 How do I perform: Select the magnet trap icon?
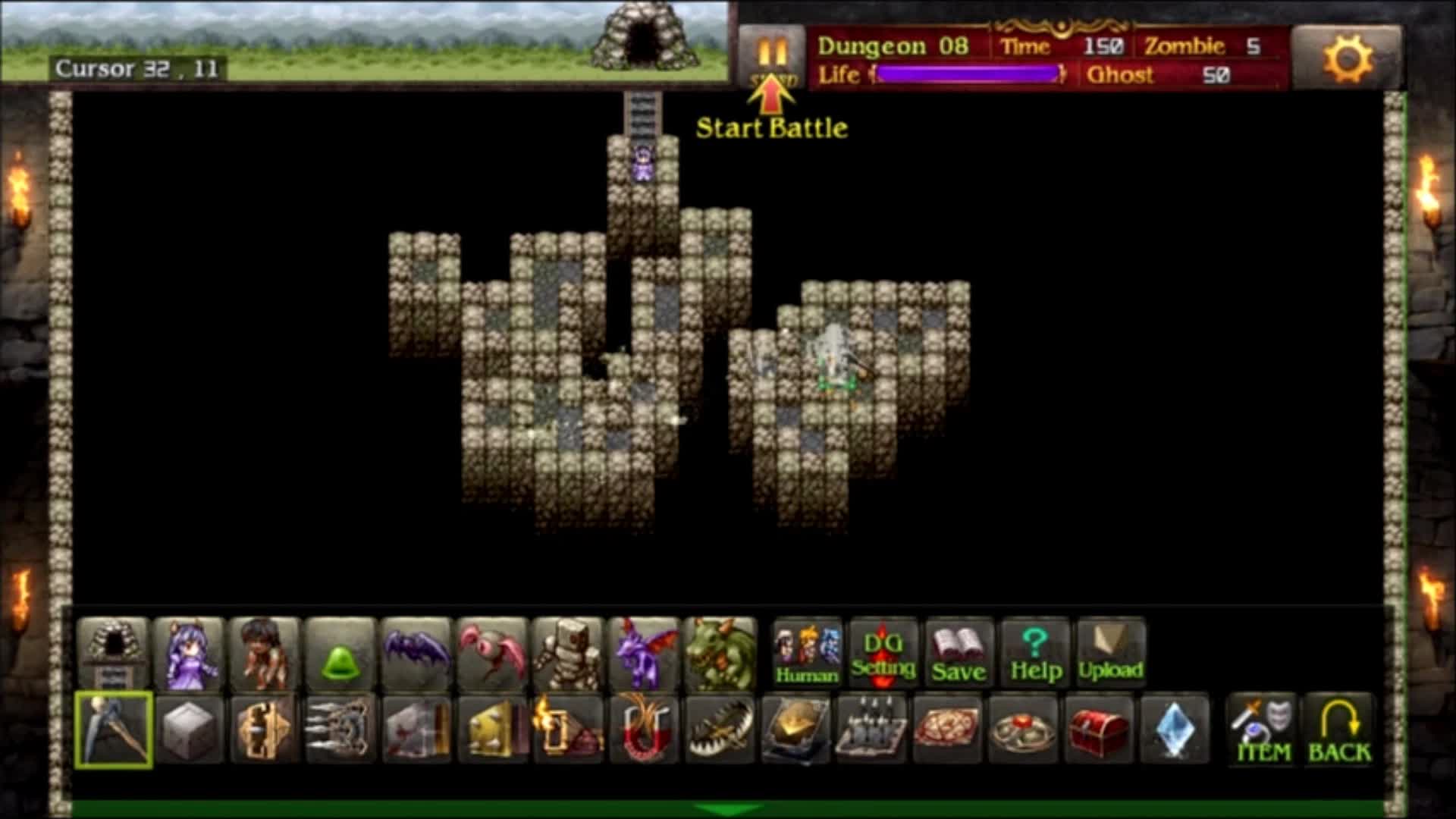(x=644, y=730)
